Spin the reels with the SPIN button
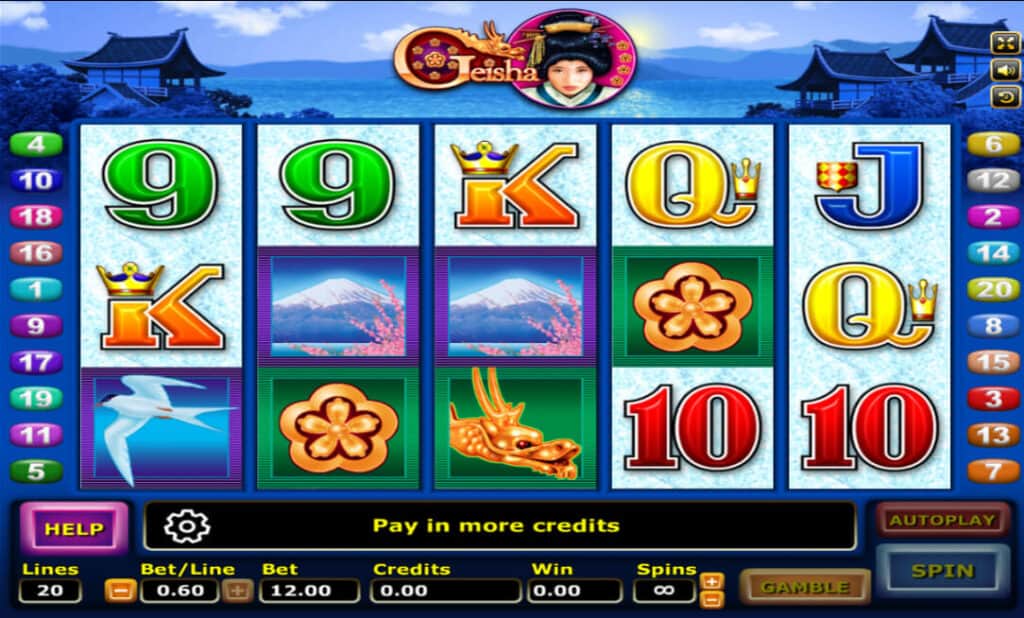Viewport: 1024px width, 618px height. pyautogui.click(x=942, y=571)
